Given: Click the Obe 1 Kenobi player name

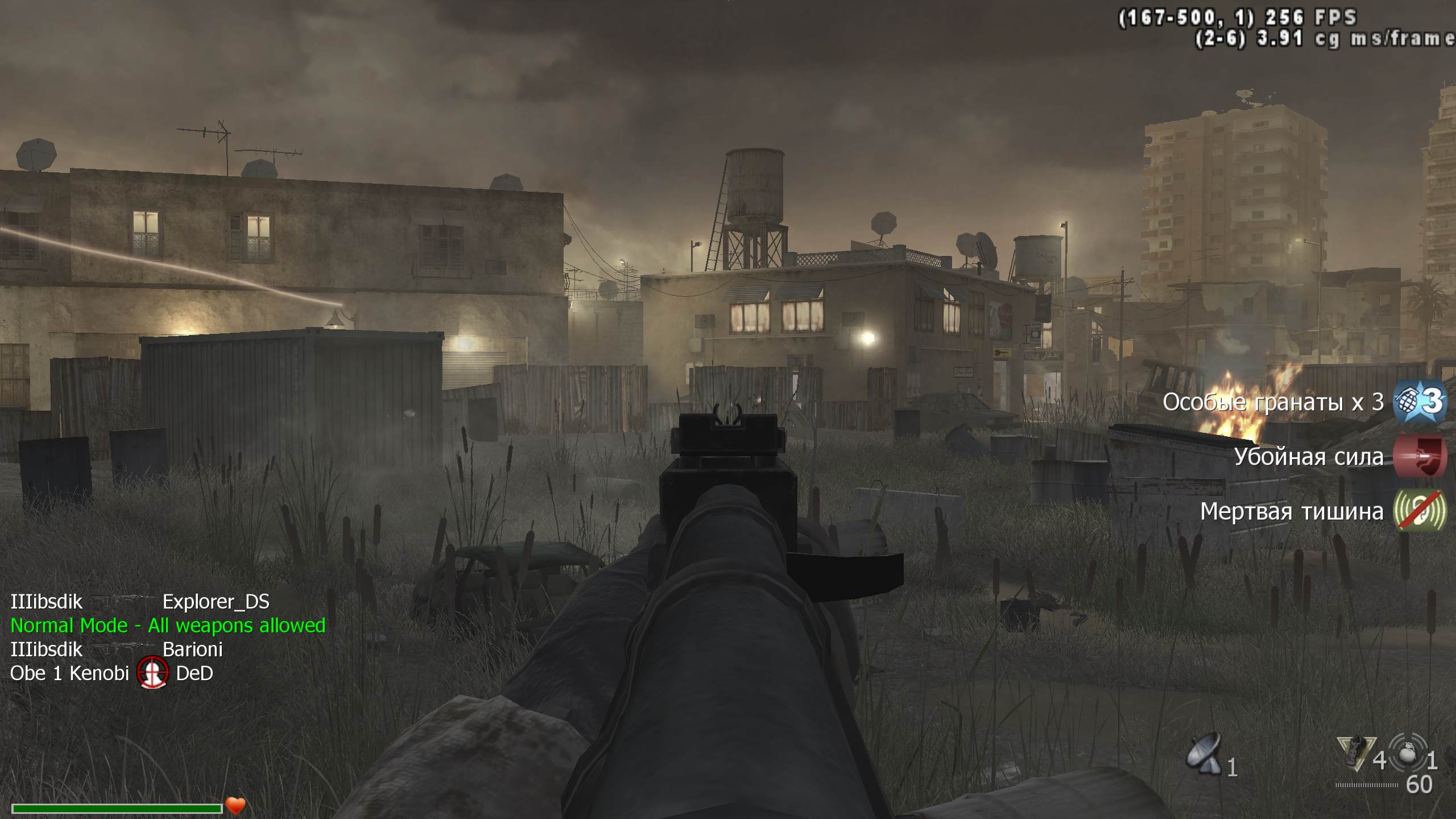Looking at the screenshot, I should pyautogui.click(x=70, y=673).
